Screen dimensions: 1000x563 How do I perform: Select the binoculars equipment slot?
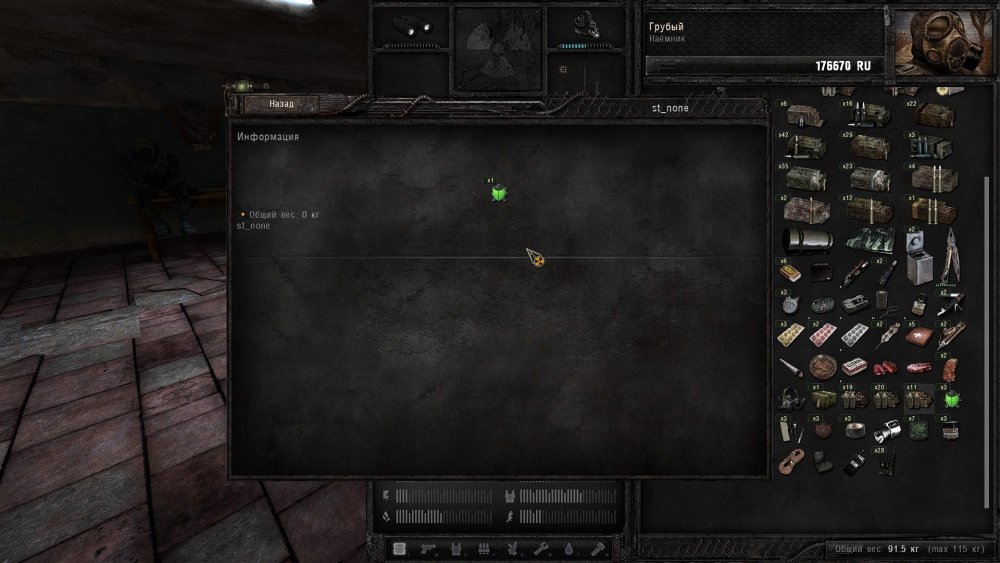[x=409, y=26]
